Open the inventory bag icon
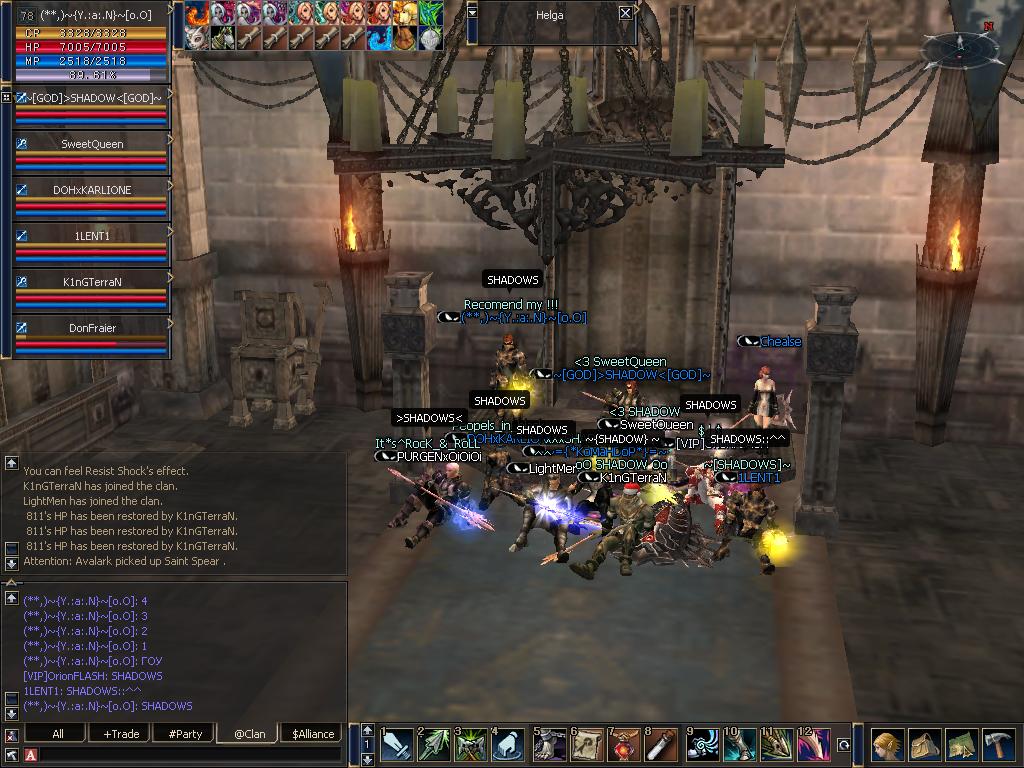Viewport: 1024px width, 768px height. (x=924, y=745)
